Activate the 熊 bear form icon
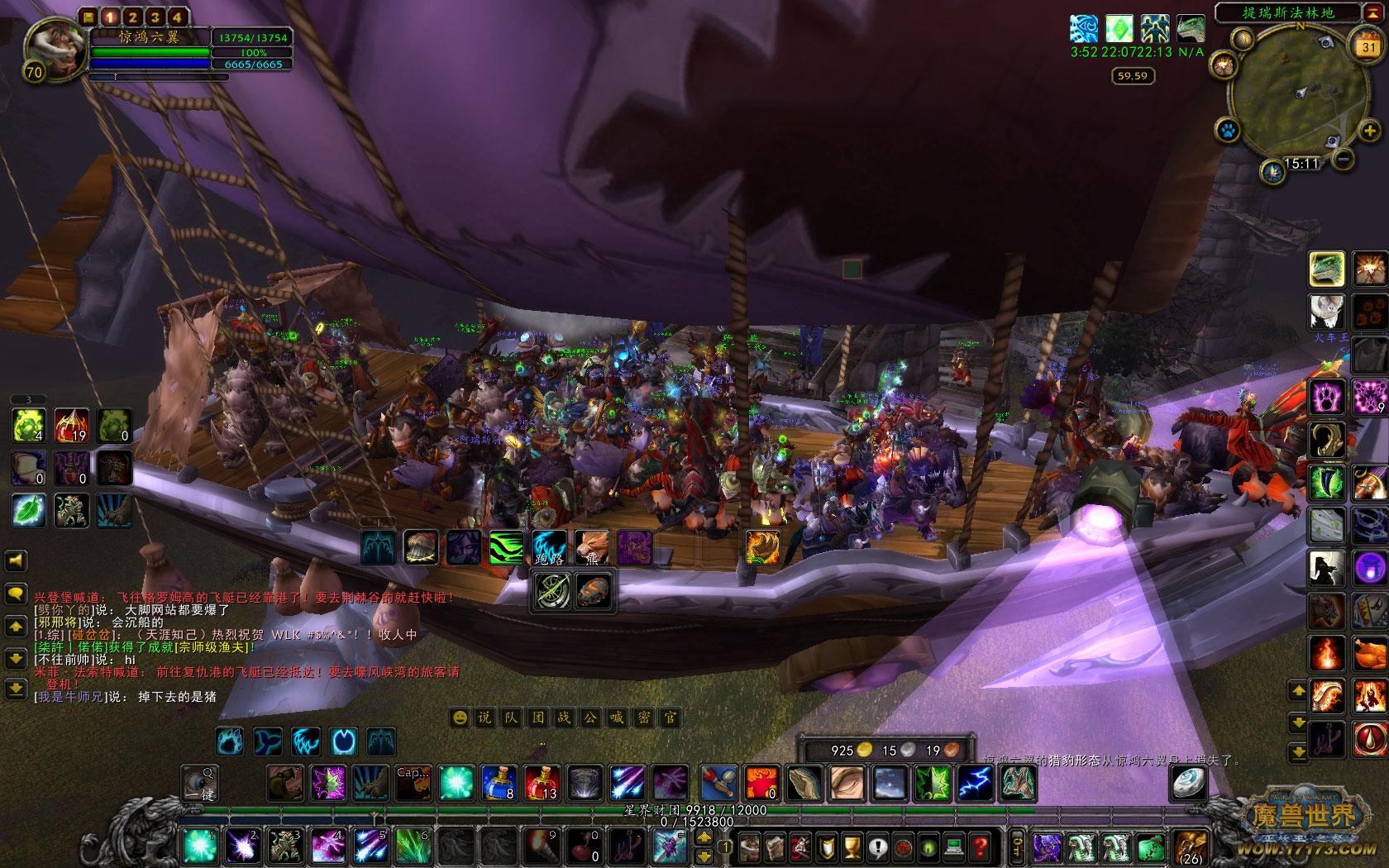This screenshot has width=1389, height=868. click(591, 547)
